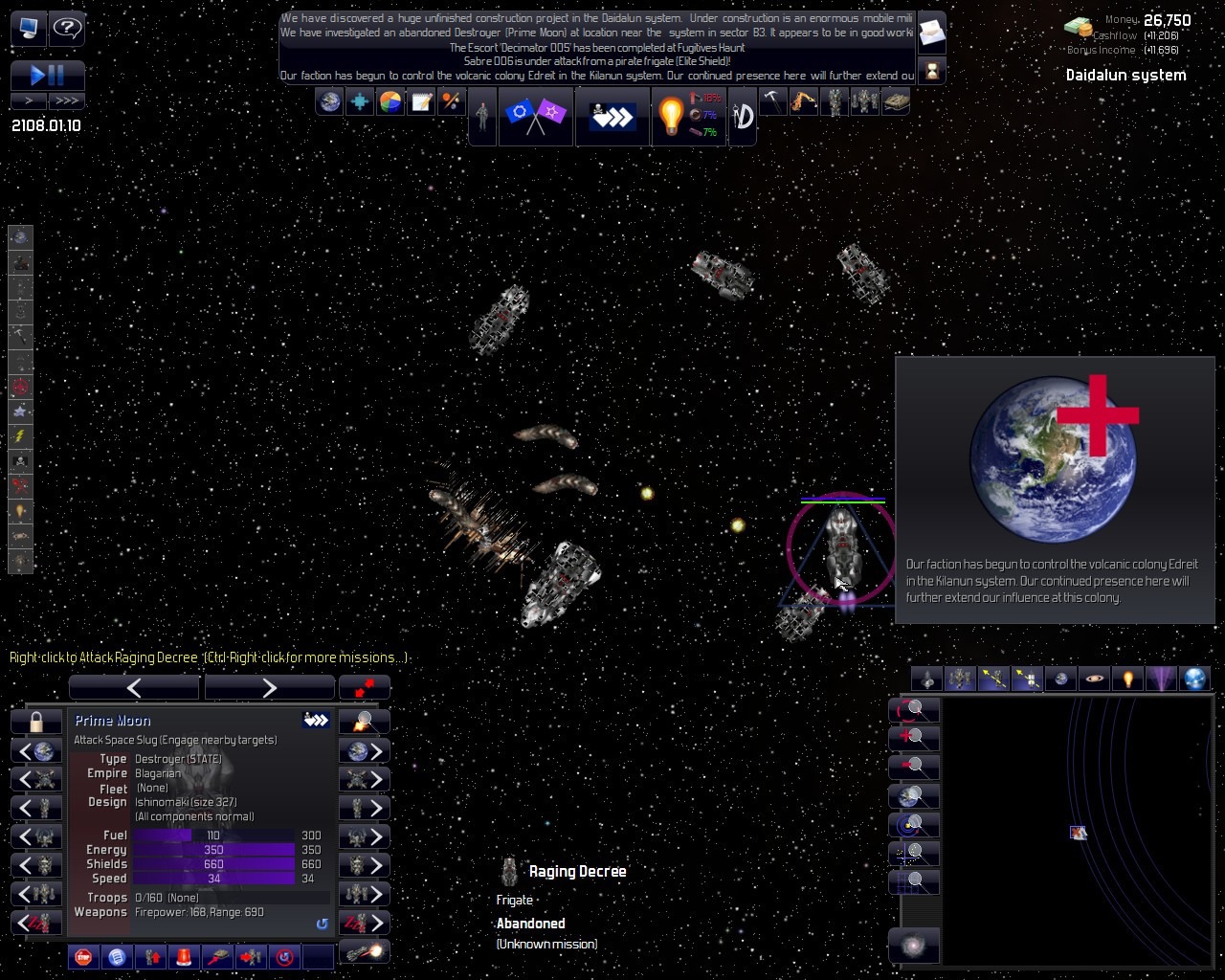Select next item with right arrow button
This screenshot has width=1225, height=980.
point(269,687)
